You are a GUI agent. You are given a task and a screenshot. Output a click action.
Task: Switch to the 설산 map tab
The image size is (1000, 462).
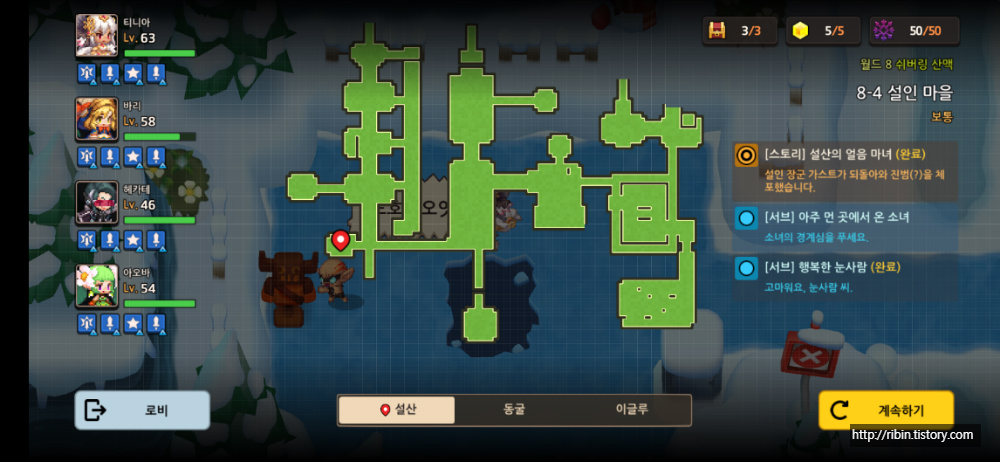click(x=397, y=410)
